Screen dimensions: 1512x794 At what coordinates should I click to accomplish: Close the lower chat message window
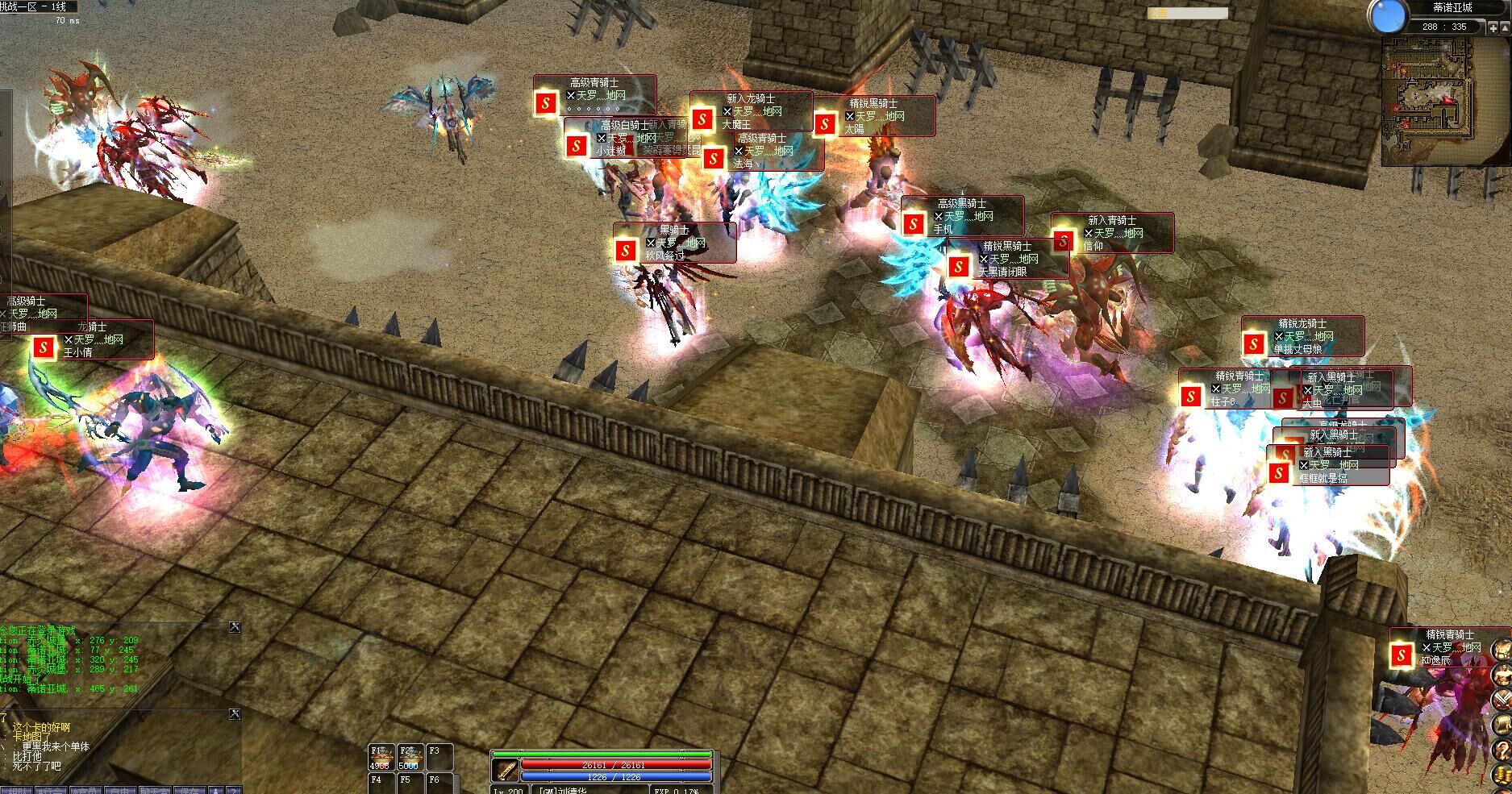[235, 713]
